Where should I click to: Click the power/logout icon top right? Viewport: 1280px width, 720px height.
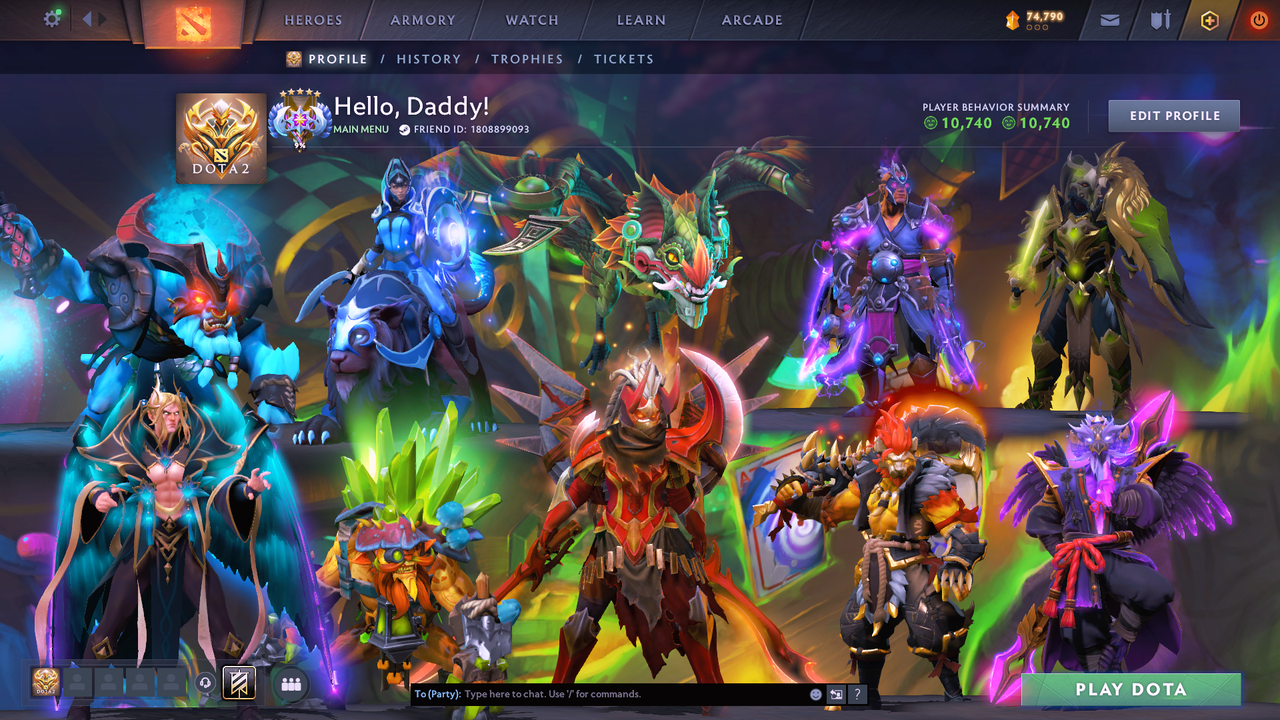click(1257, 19)
